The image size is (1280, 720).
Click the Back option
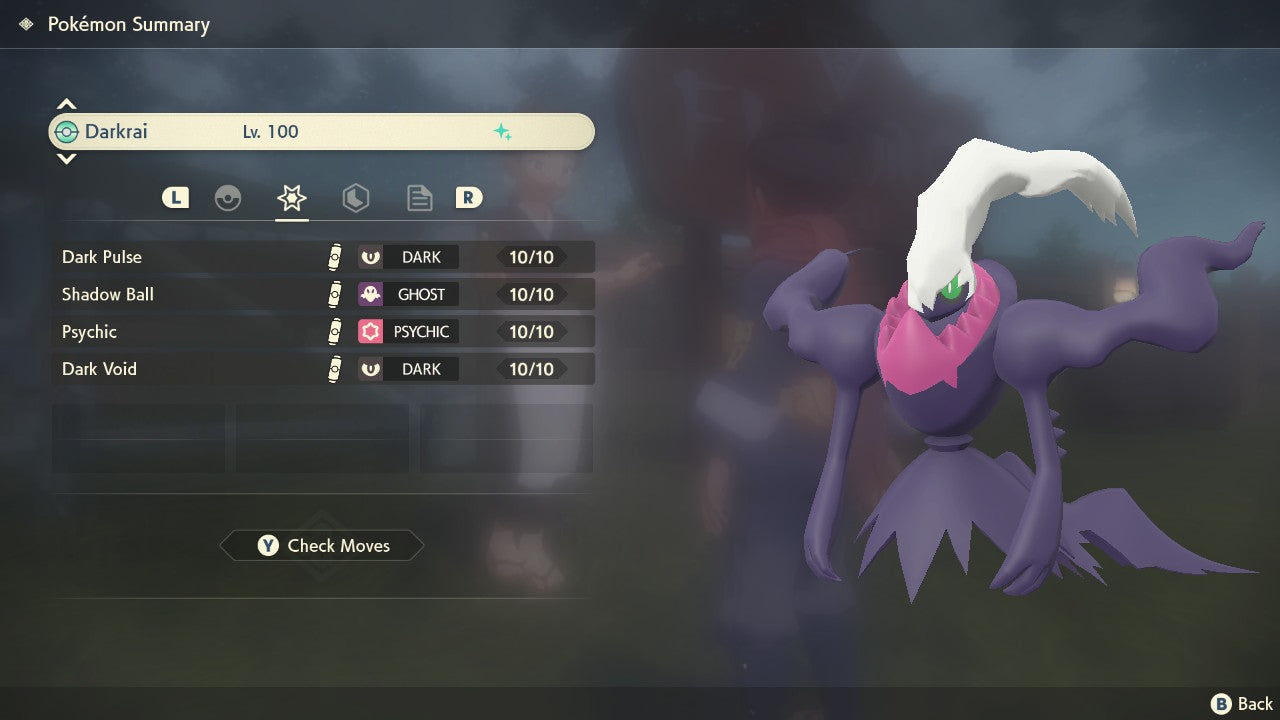(x=1242, y=704)
